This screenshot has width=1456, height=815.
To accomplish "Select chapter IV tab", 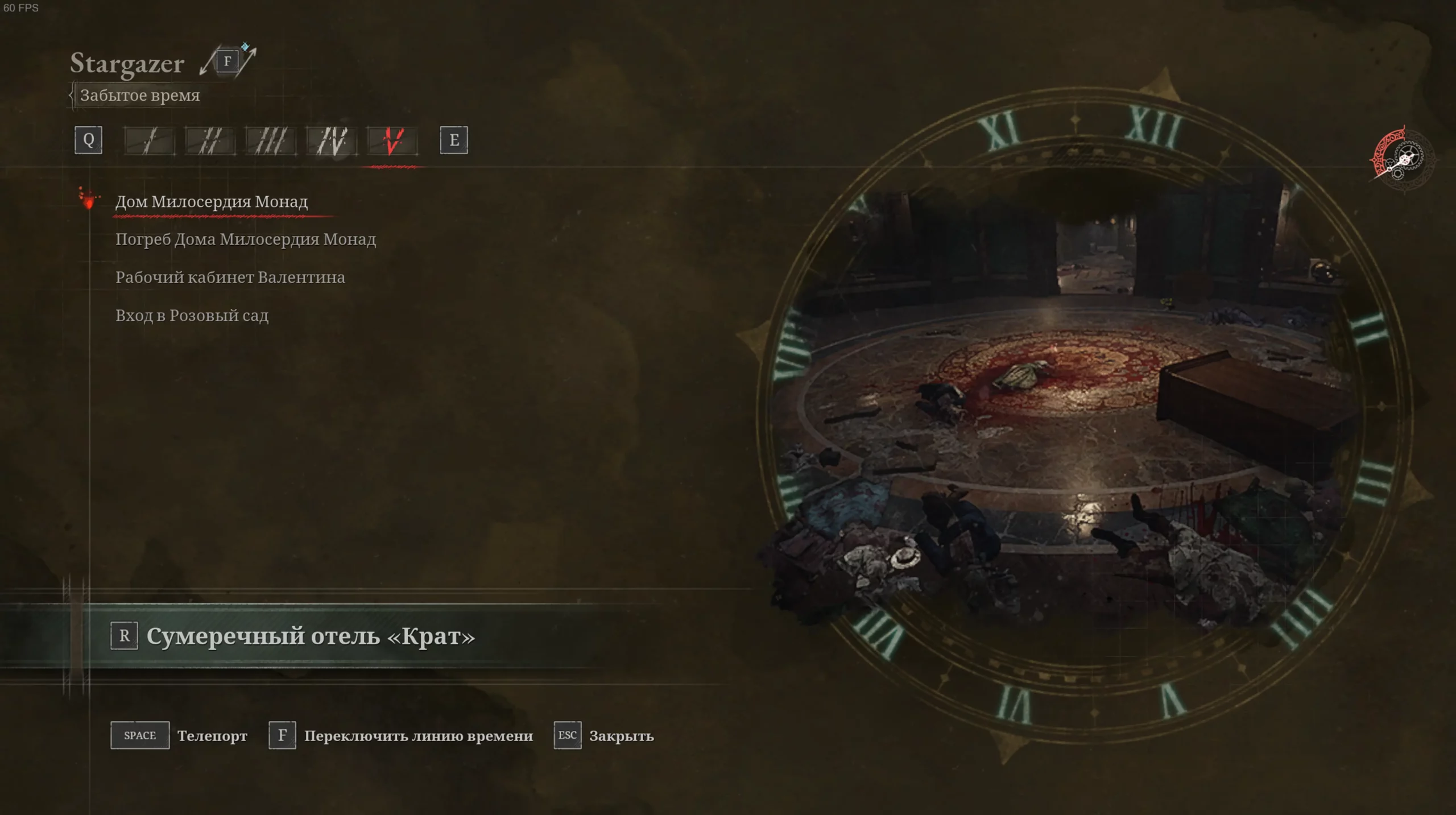I will click(332, 140).
